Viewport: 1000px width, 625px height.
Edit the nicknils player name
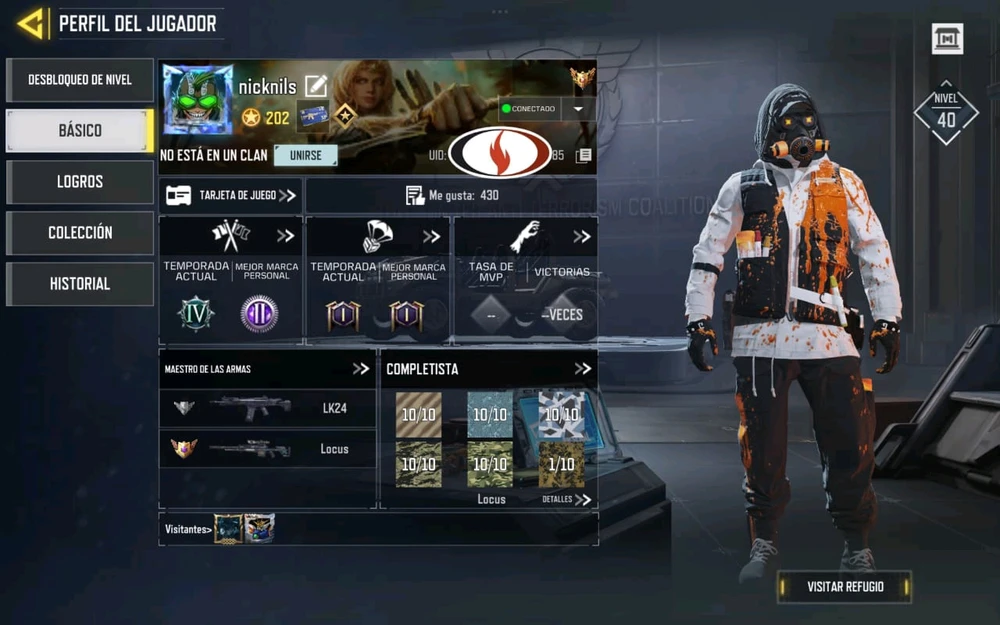tap(316, 86)
